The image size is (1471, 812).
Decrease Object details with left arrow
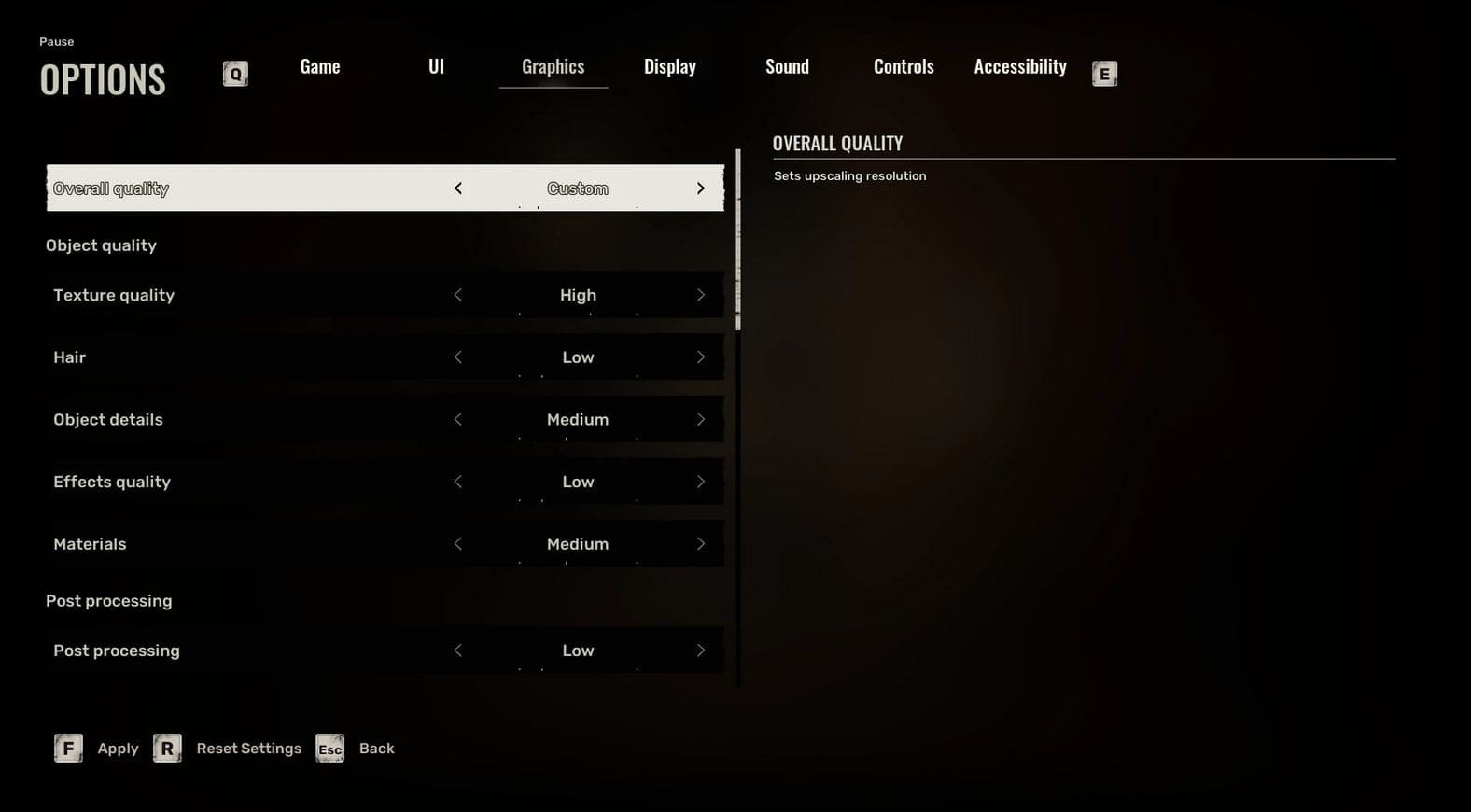click(x=458, y=420)
